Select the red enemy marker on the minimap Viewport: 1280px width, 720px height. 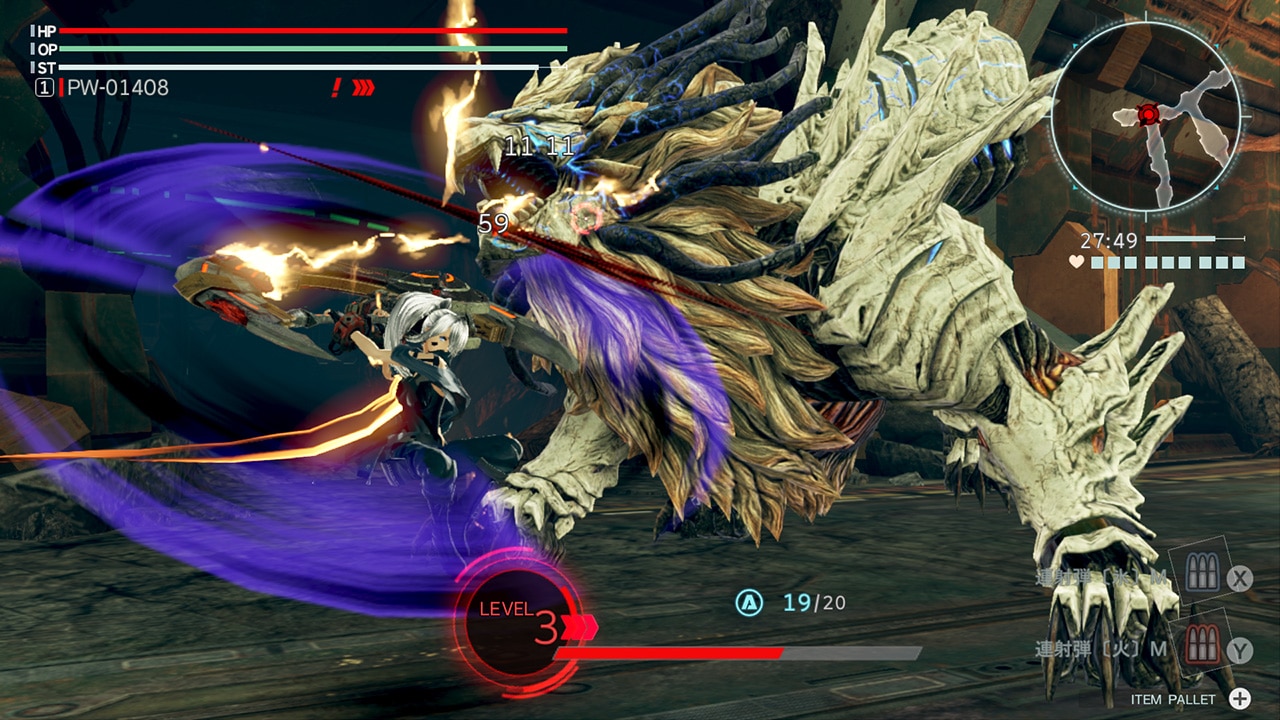point(1148,114)
